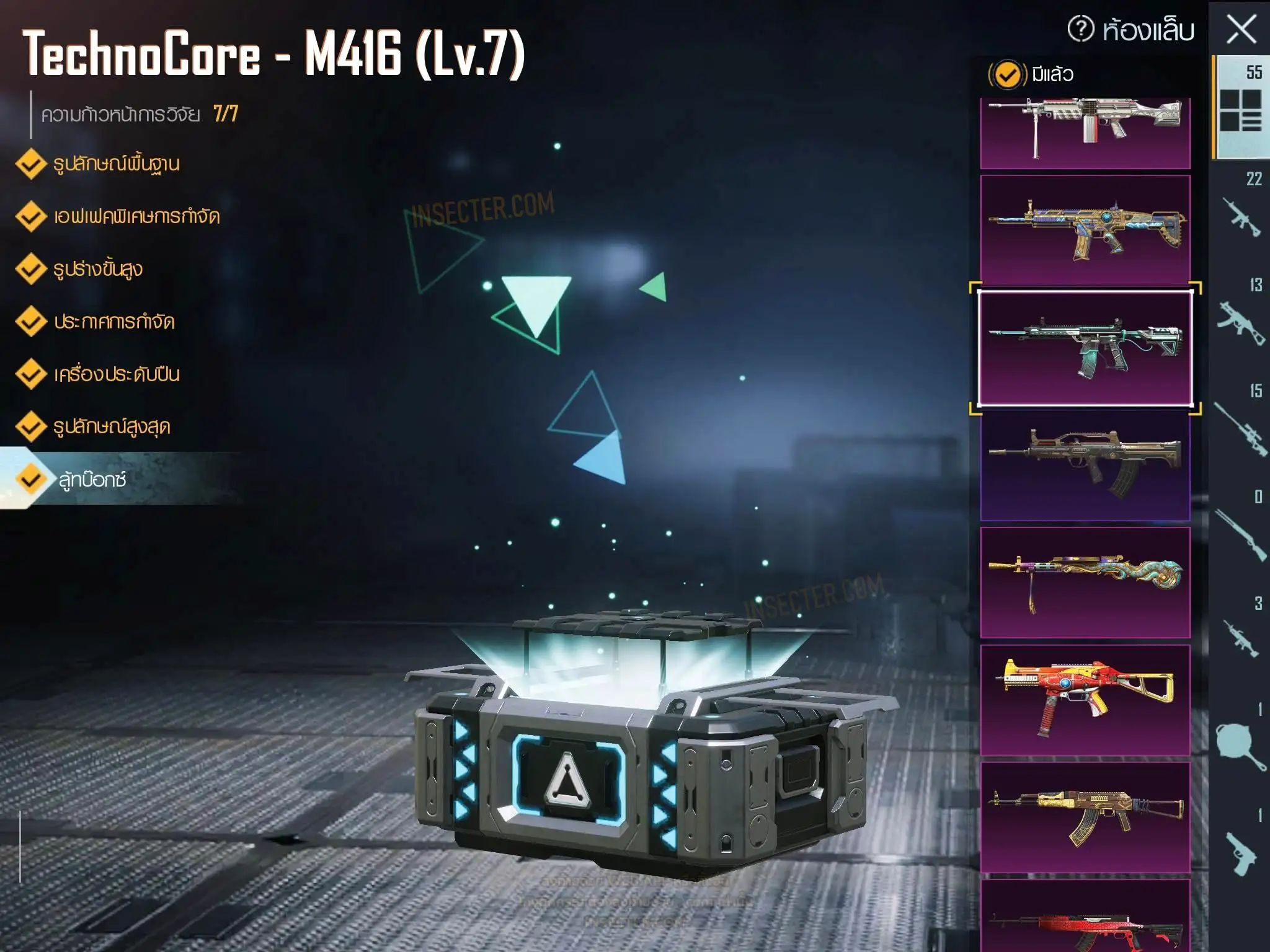Screen dimensions: 1270x952
Task: Pick the golden AK rifle skin thumbnail
Action: [x=1085, y=817]
